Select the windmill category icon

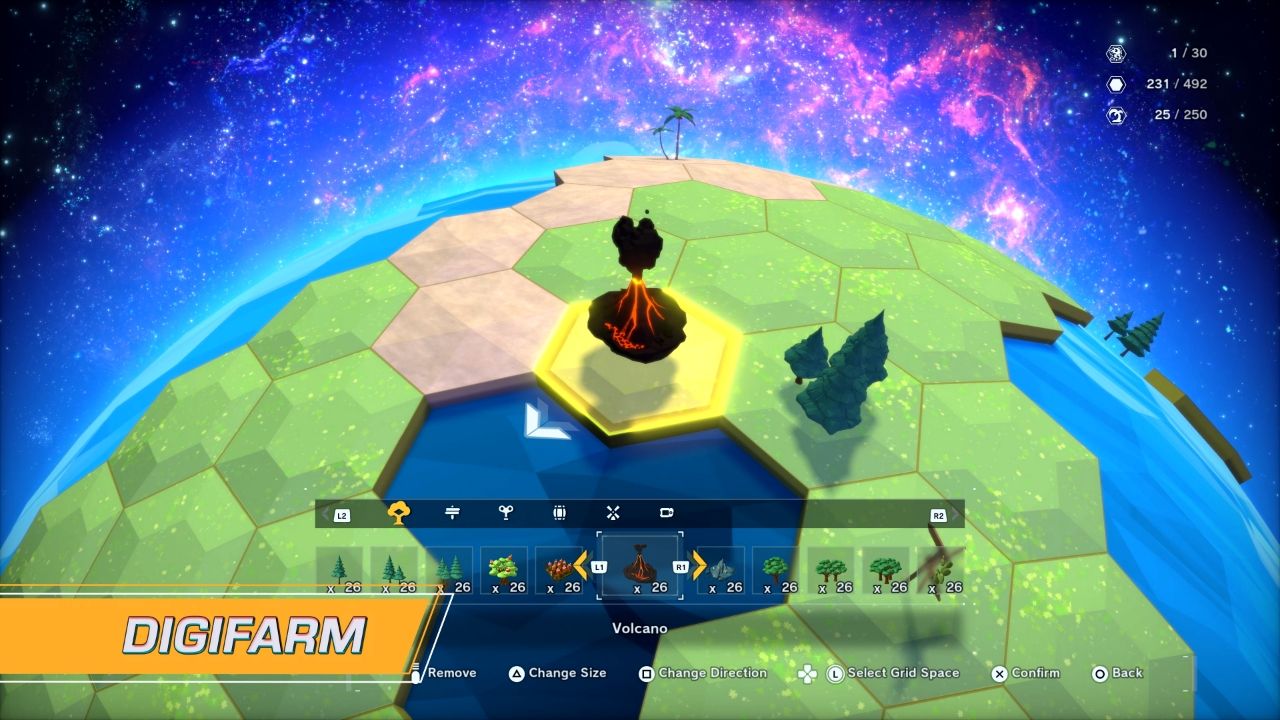click(613, 512)
